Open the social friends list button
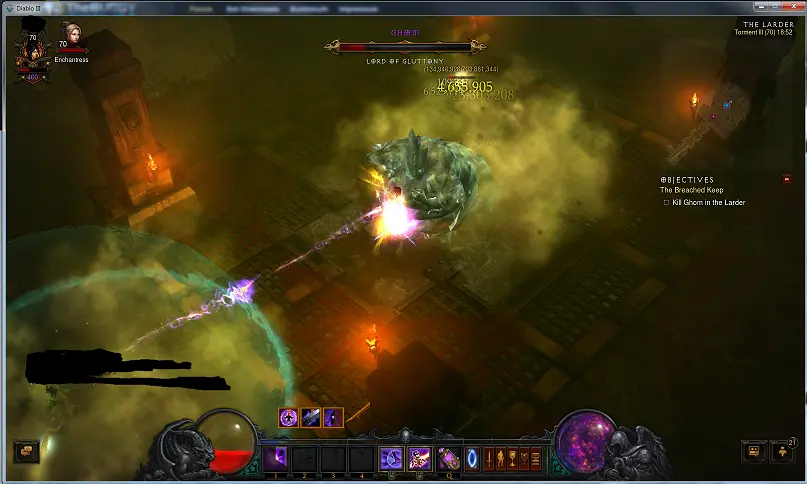The width and height of the screenshot is (807, 484). coord(753,451)
